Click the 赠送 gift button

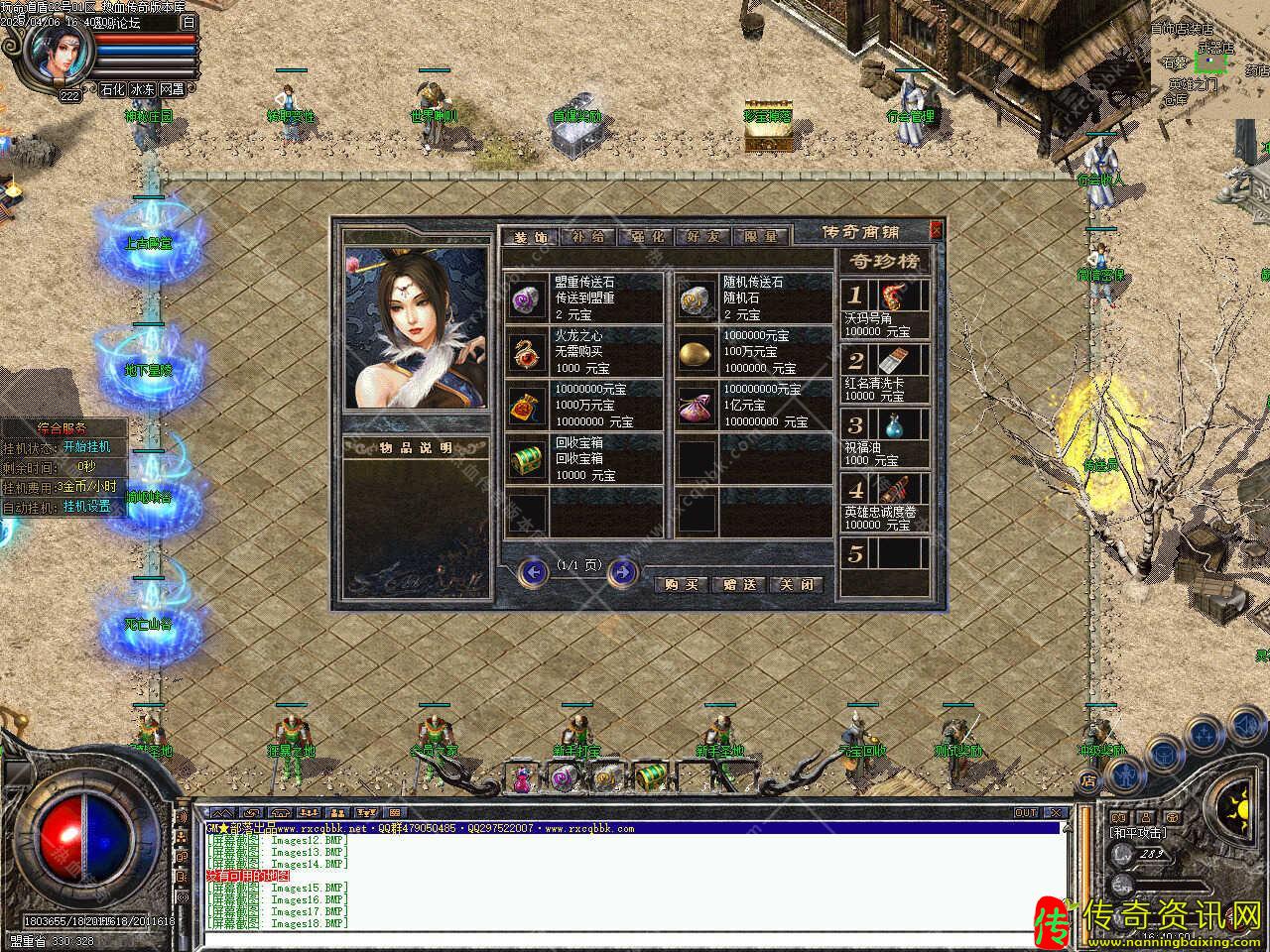pyautogui.click(x=739, y=584)
